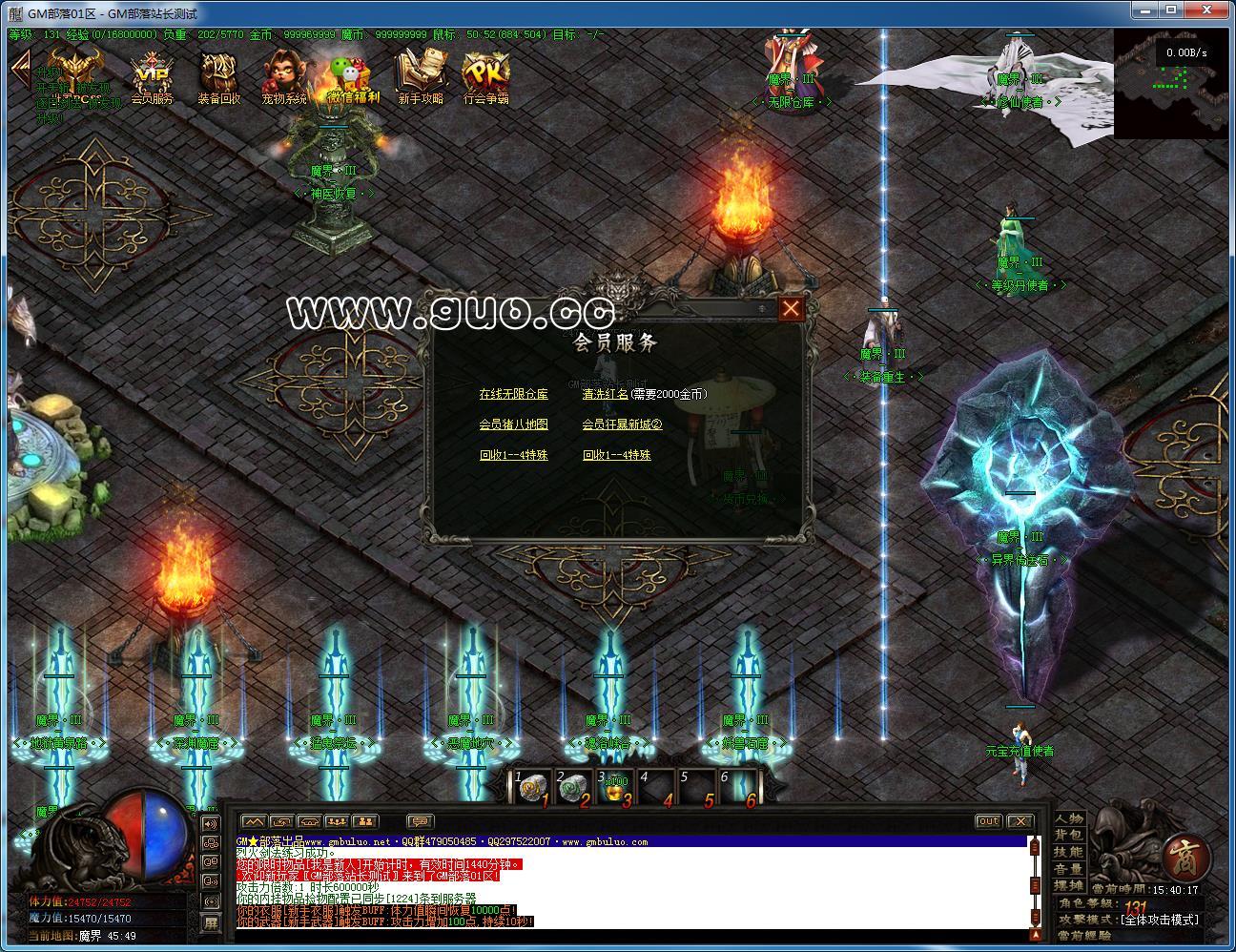Image resolution: width=1236 pixels, height=952 pixels.
Task: Choose the 清洗红名 option
Action: coord(605,394)
